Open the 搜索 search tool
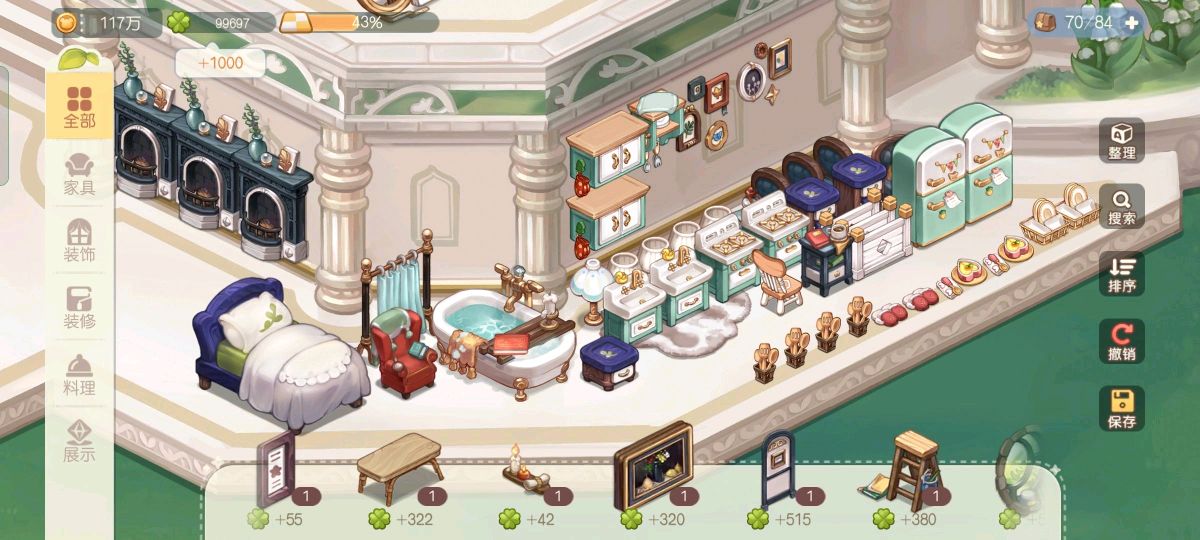The height and width of the screenshot is (540, 1200). (1122, 207)
